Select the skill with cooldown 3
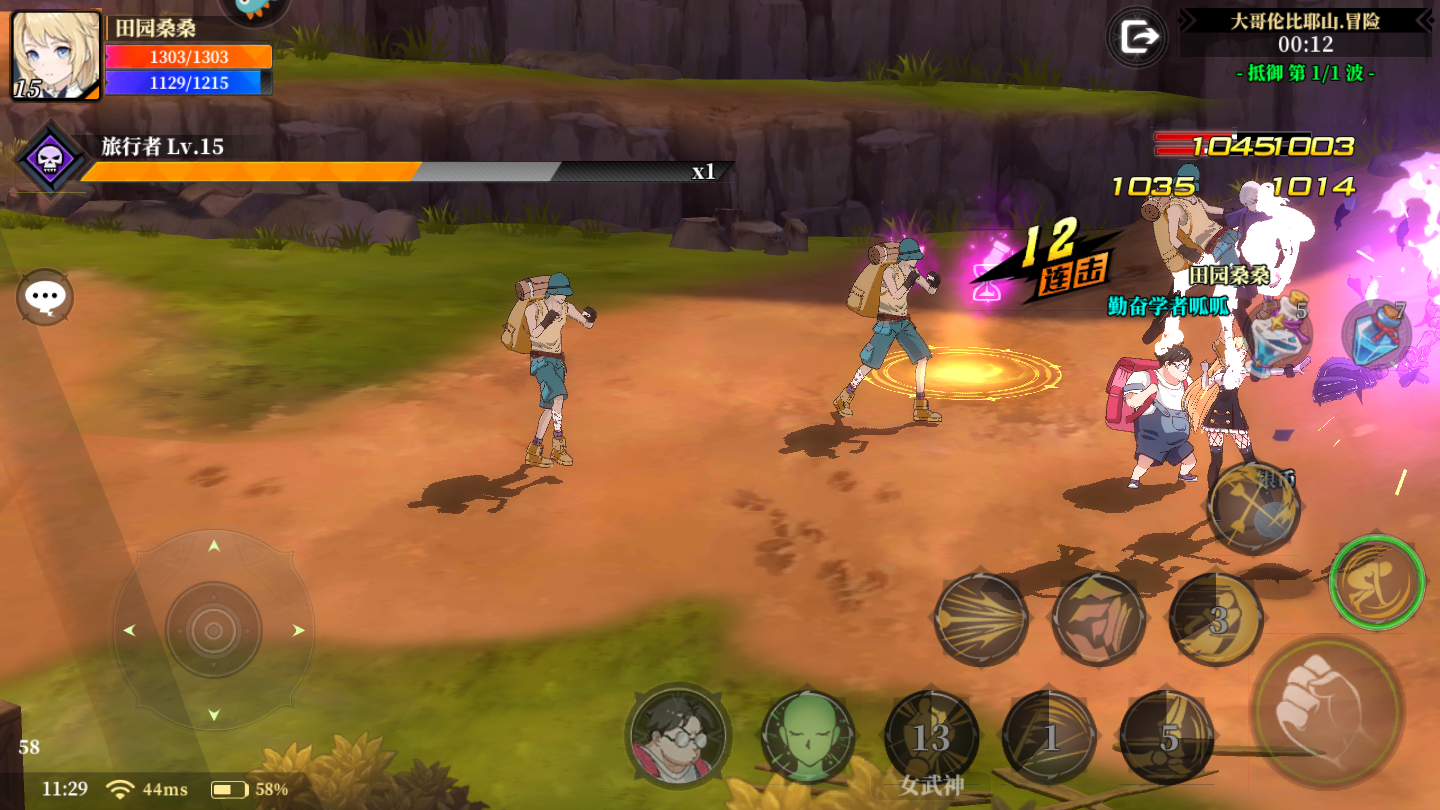The width and height of the screenshot is (1440, 810). pyautogui.click(x=1217, y=619)
